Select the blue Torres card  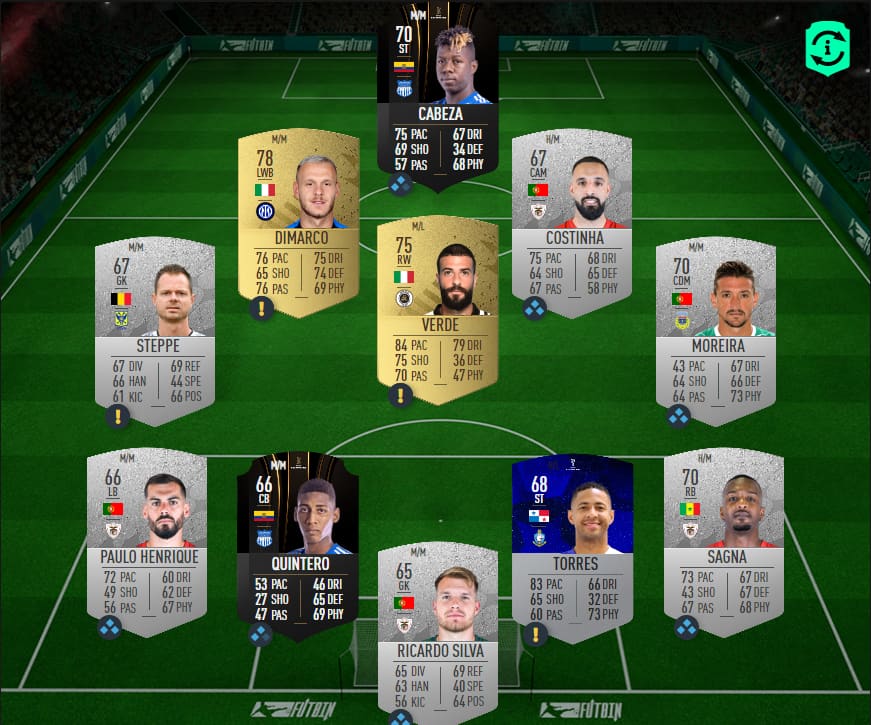pos(571,540)
